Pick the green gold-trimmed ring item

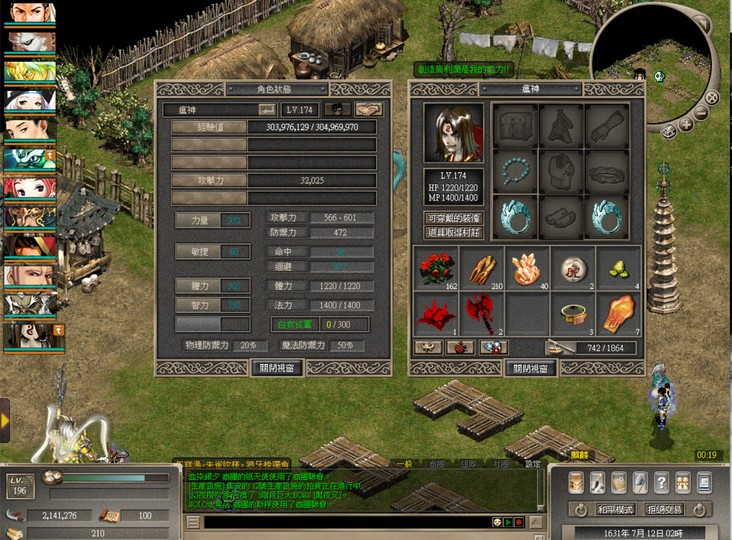pos(574,313)
